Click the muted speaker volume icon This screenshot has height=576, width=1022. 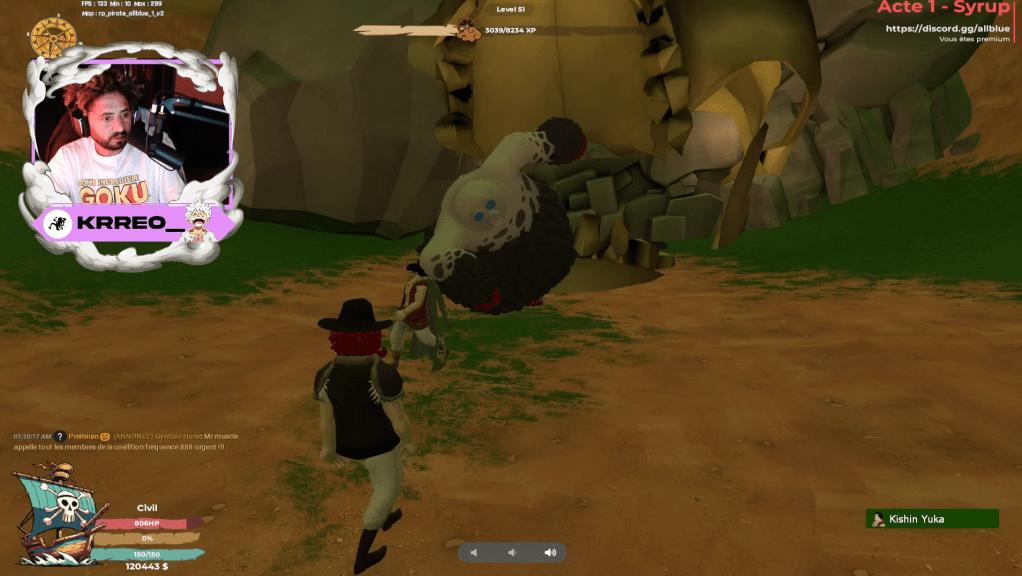[474, 552]
